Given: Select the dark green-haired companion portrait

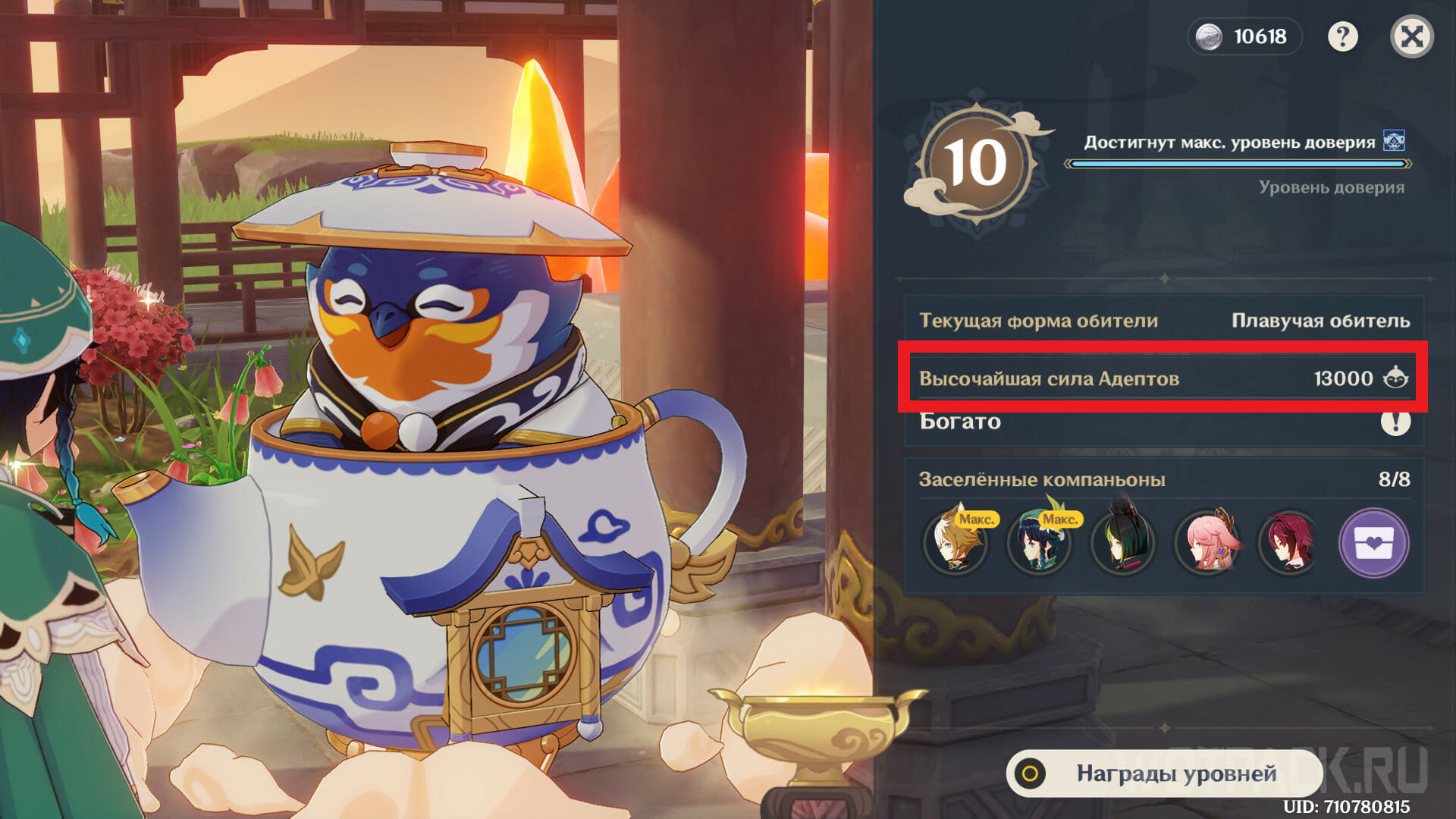Looking at the screenshot, I should [1122, 543].
